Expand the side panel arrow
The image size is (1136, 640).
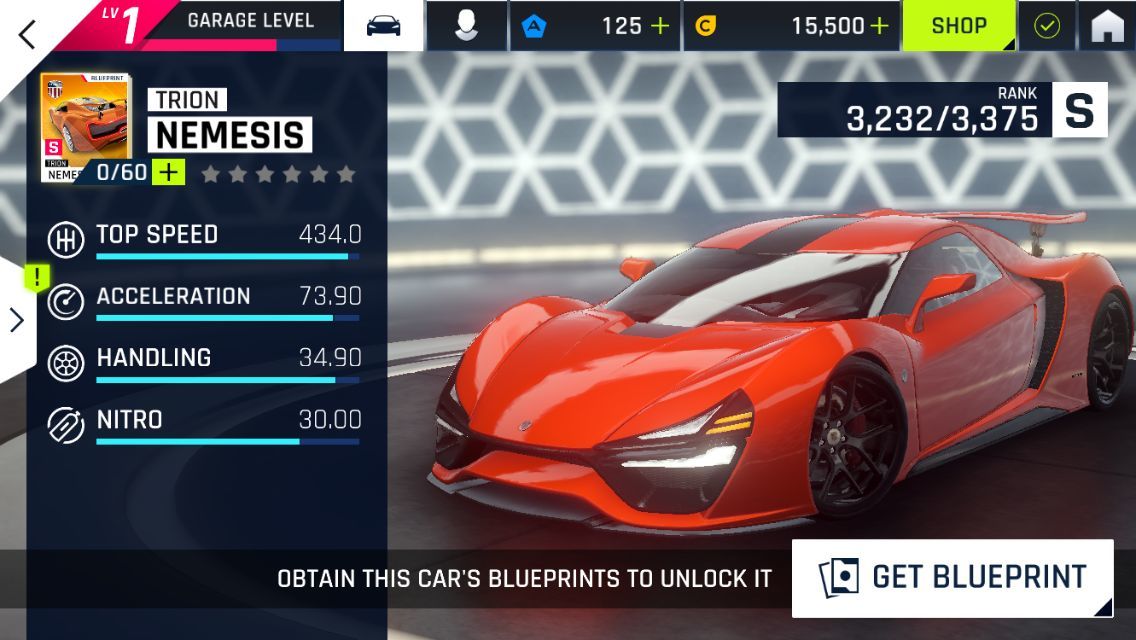tap(17, 319)
